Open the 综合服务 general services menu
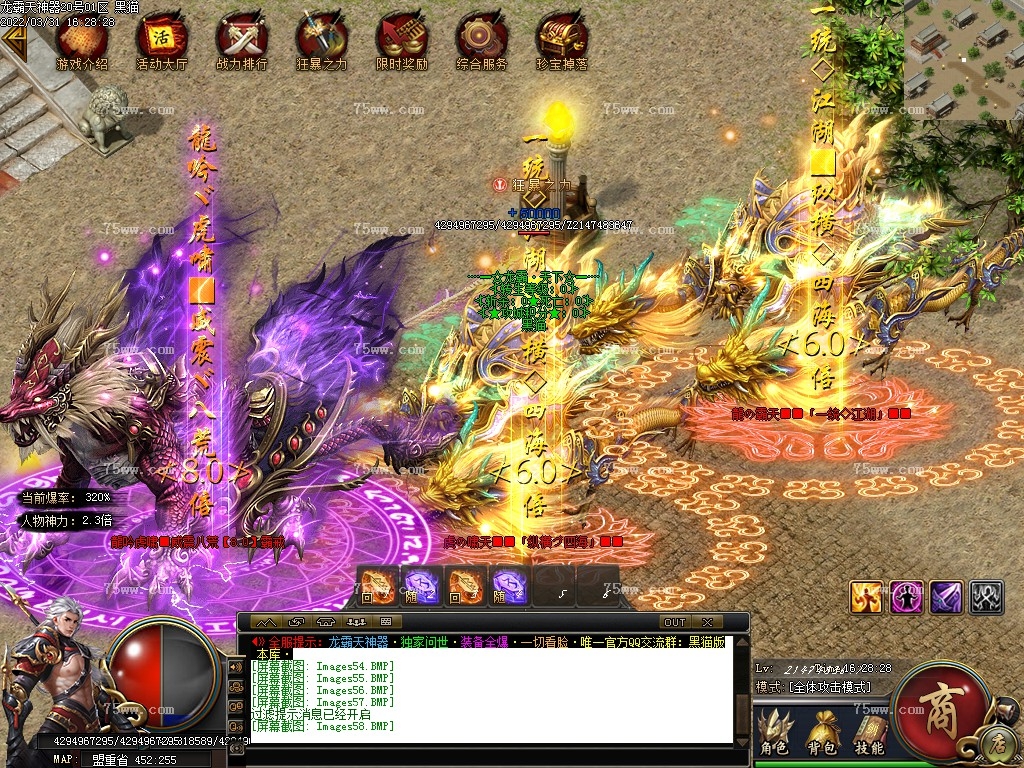 click(x=481, y=43)
